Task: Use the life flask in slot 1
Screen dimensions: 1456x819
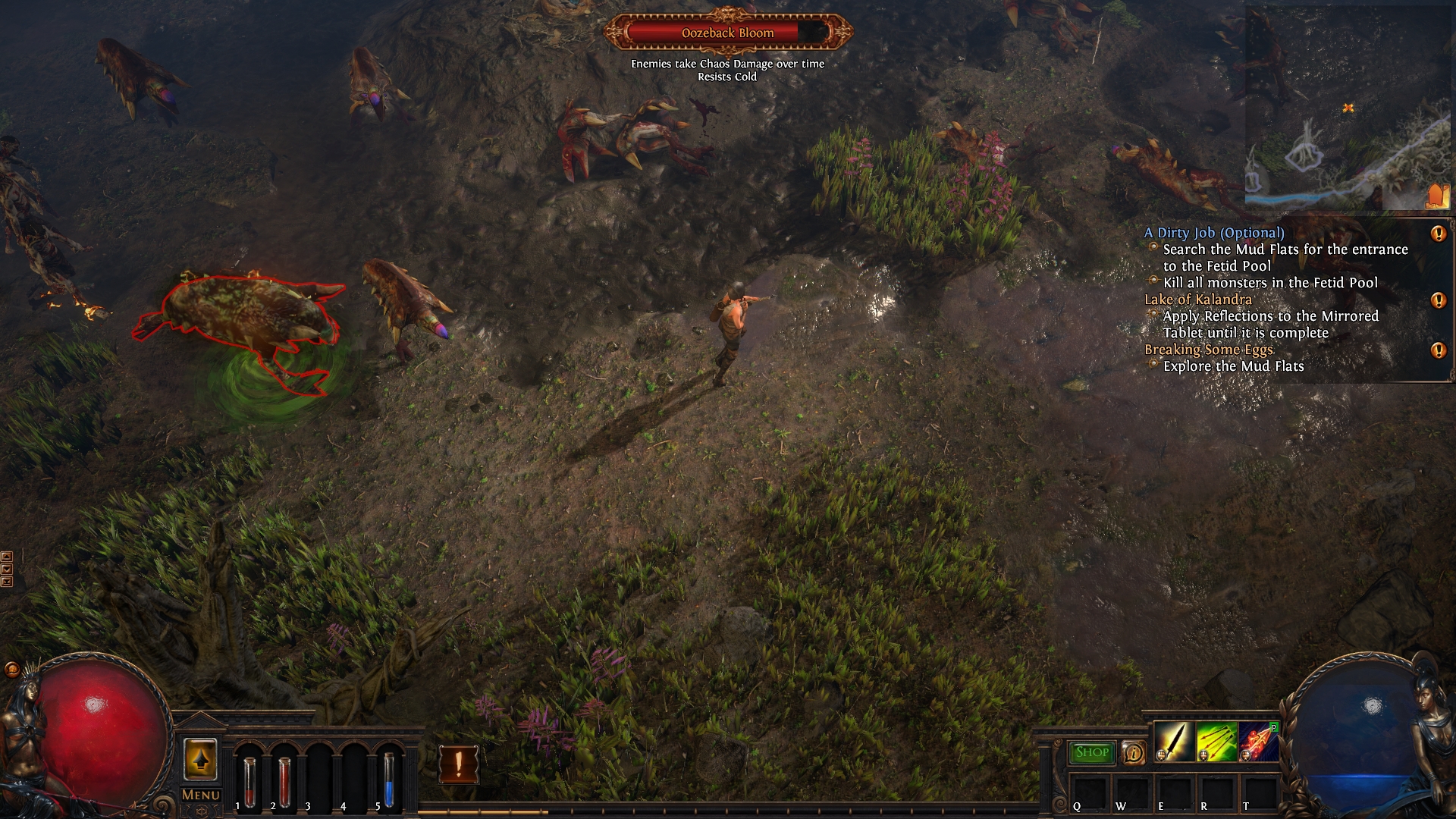Action: (x=249, y=781)
